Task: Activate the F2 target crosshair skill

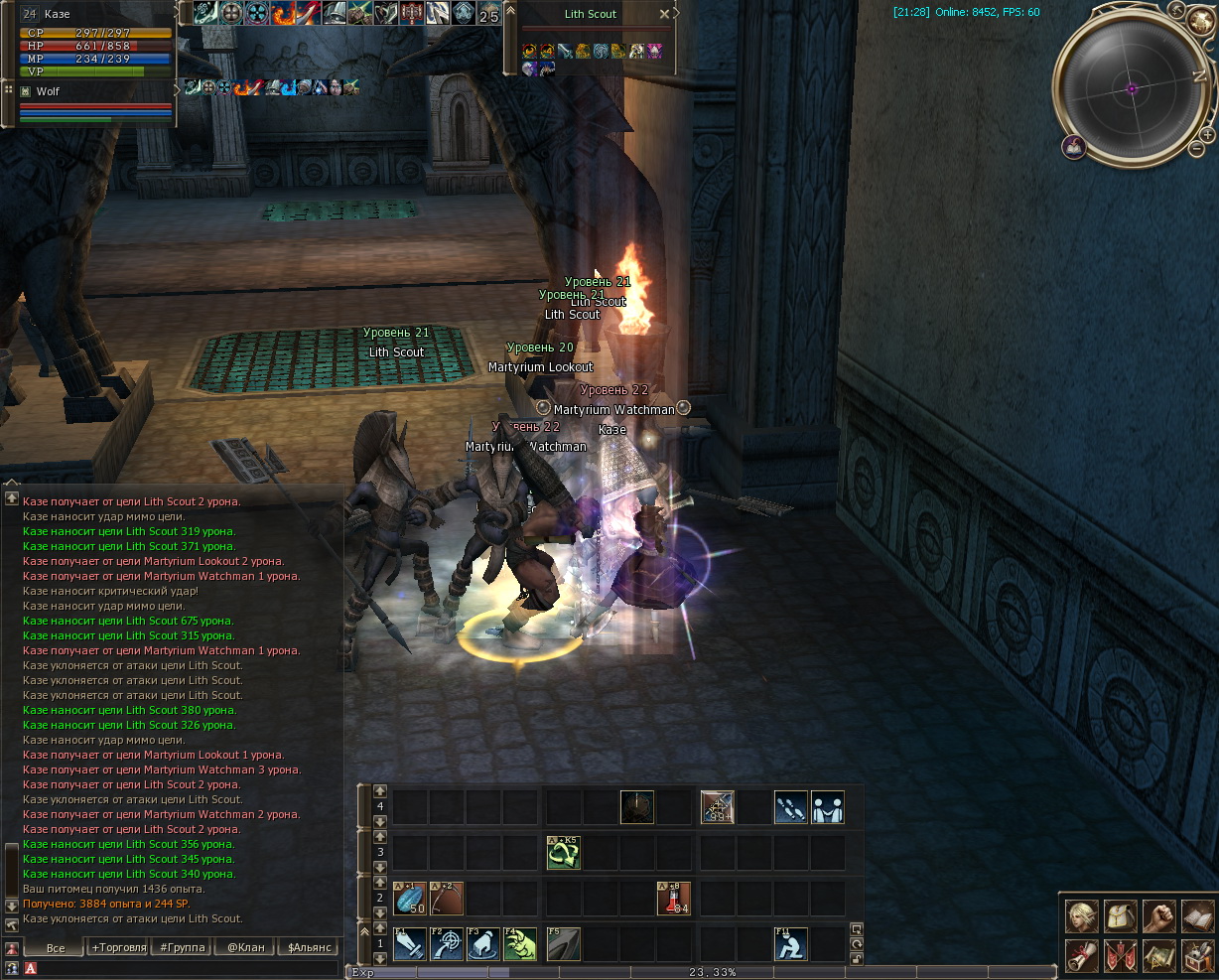Action: [447, 944]
